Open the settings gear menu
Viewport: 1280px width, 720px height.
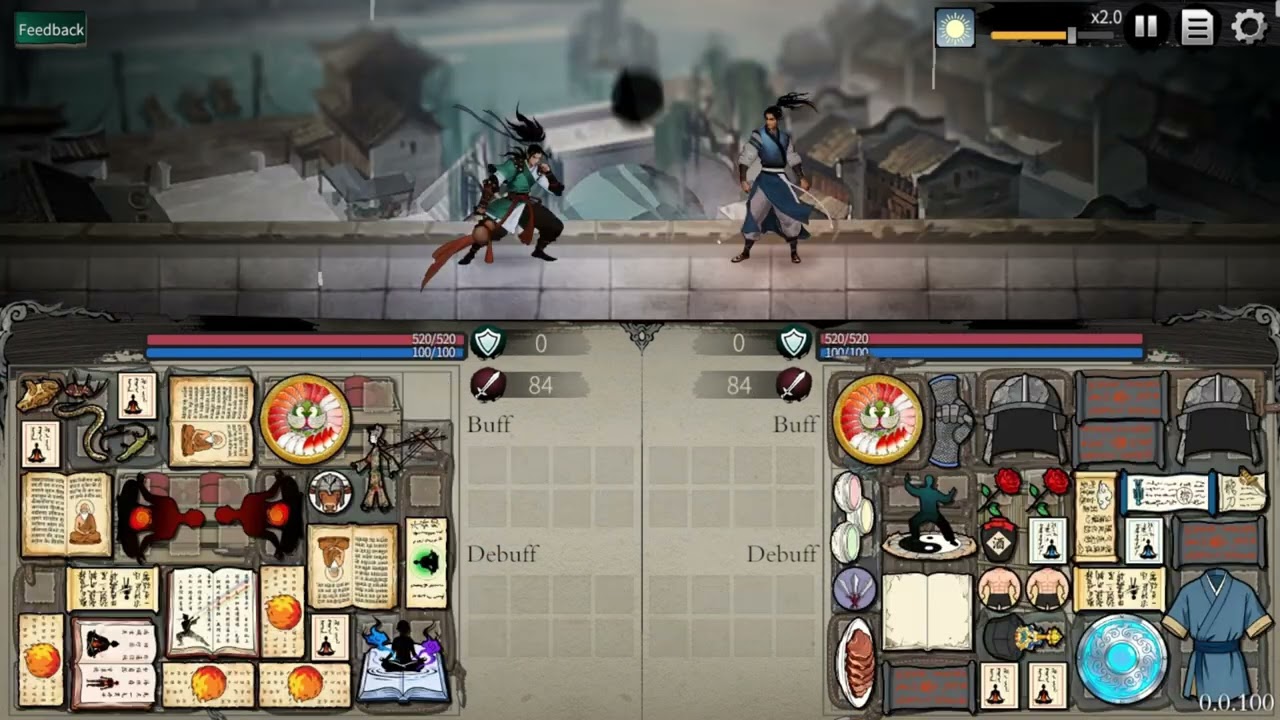coord(1247,28)
